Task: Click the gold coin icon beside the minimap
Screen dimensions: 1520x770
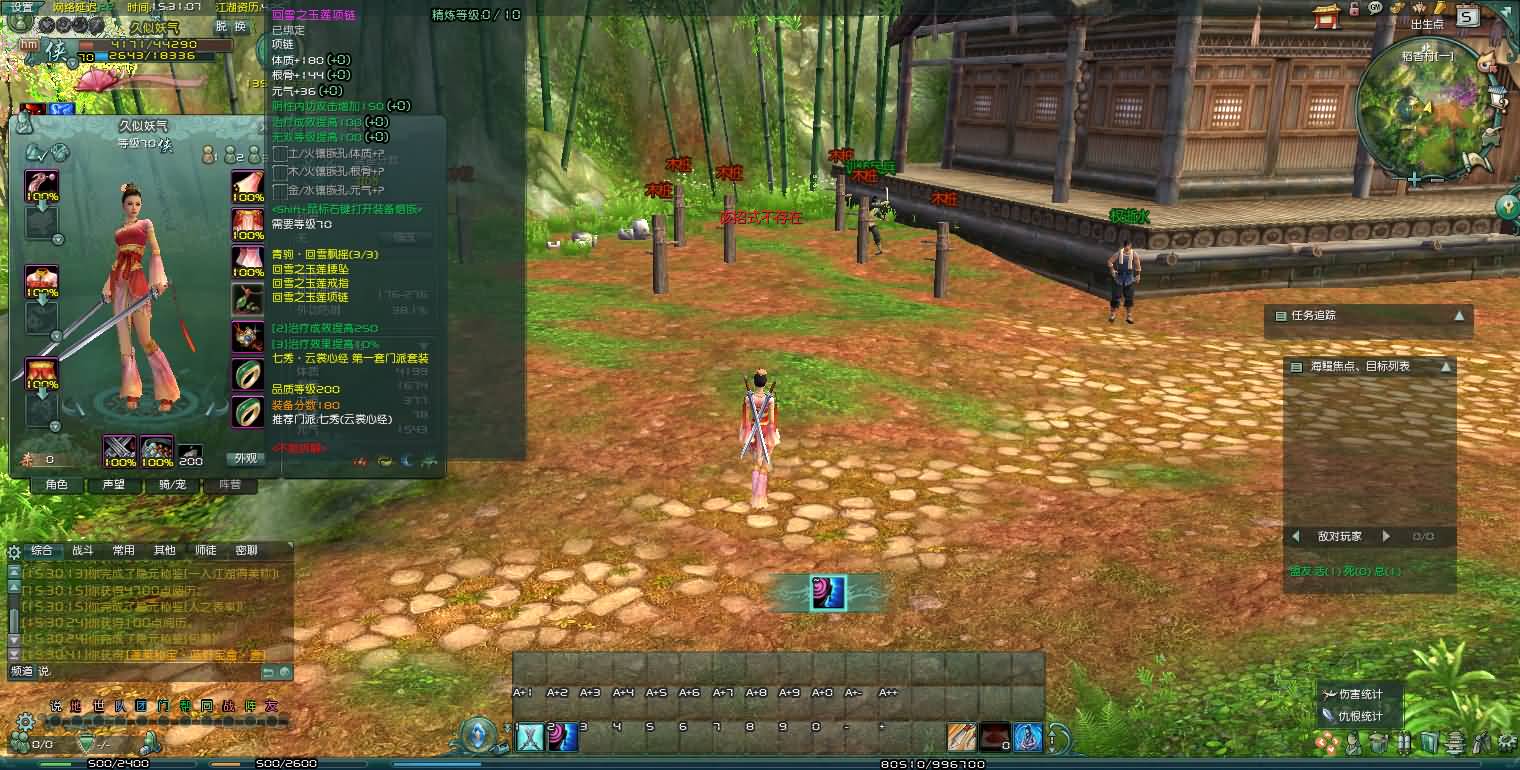Action: [x=1396, y=8]
